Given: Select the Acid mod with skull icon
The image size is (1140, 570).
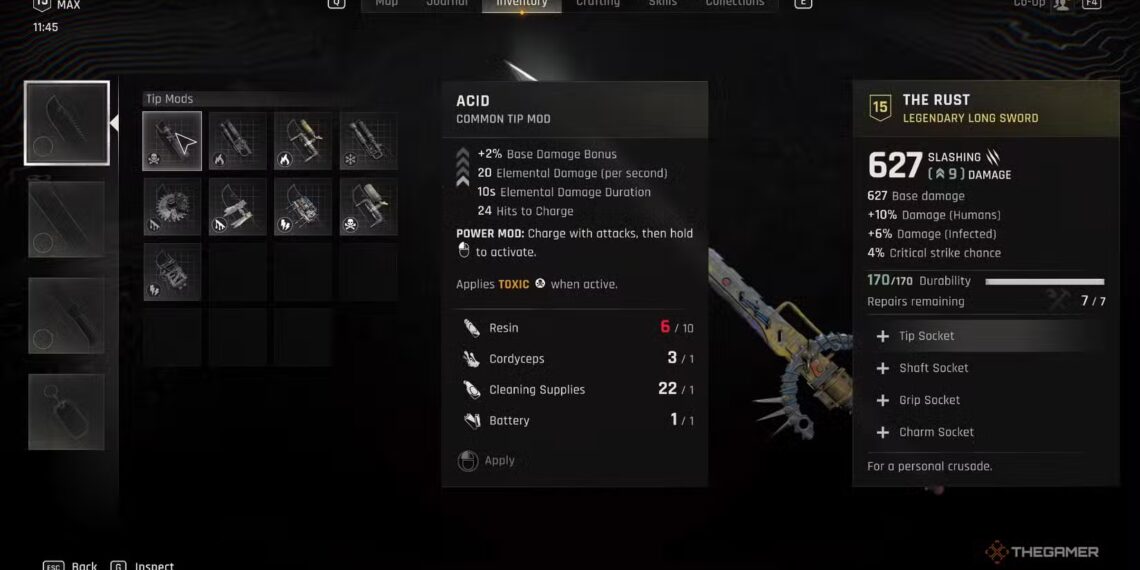Looking at the screenshot, I should coord(172,141).
